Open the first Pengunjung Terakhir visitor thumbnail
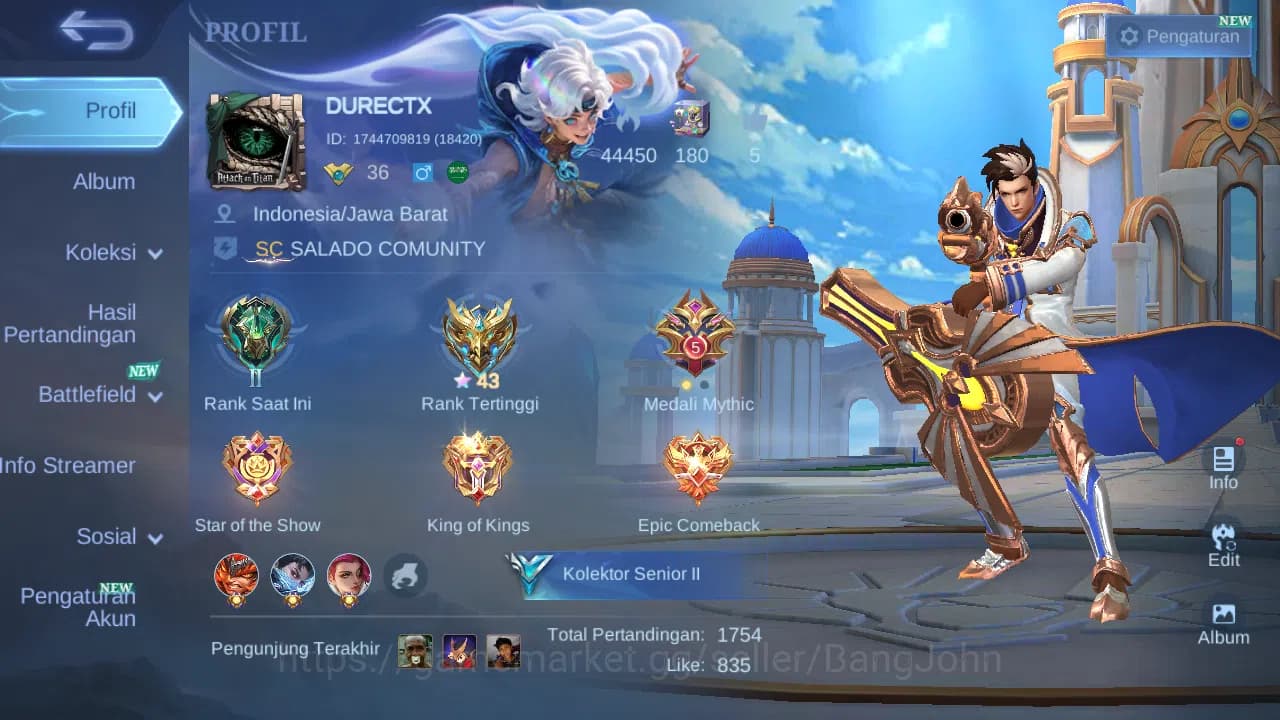The image size is (1280, 720). 415,651
